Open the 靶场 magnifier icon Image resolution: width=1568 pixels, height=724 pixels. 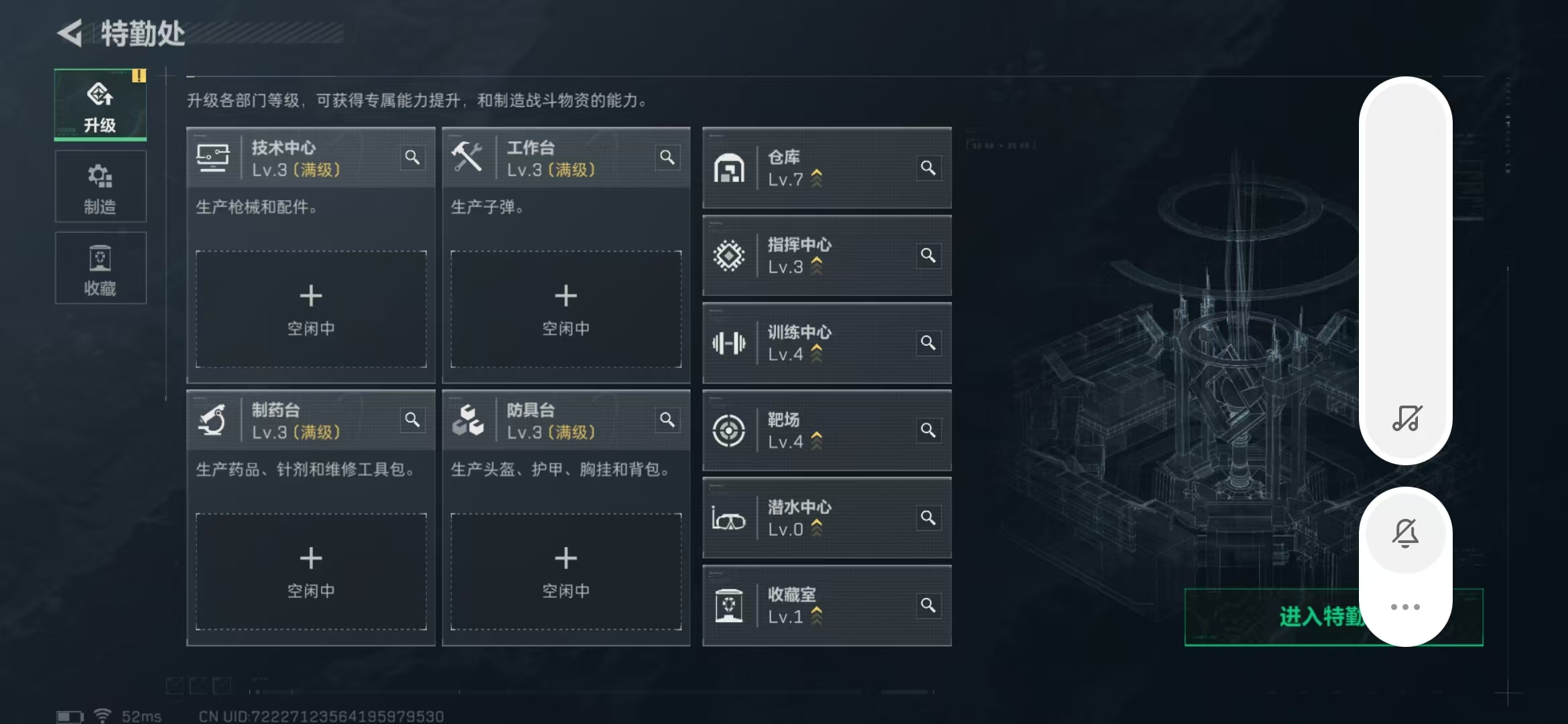pyautogui.click(x=929, y=430)
